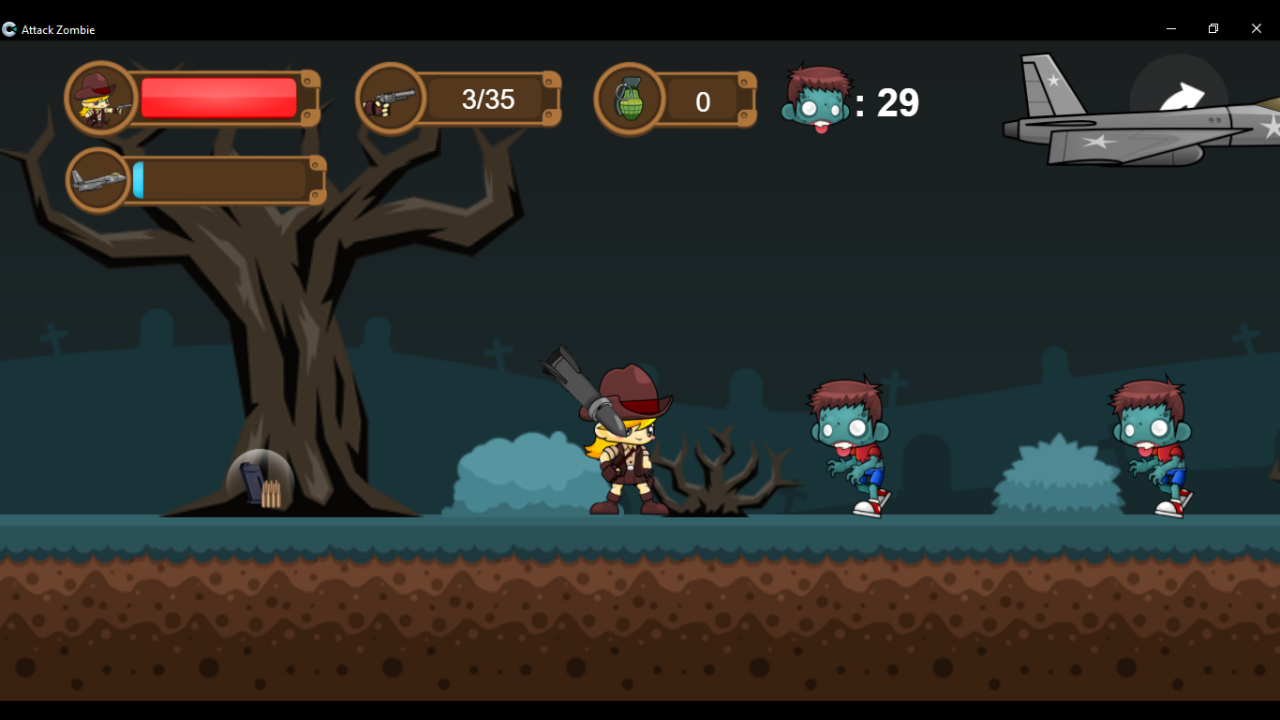Click the Attack Zombie title text
The height and width of the screenshot is (720, 1280).
pos(58,29)
